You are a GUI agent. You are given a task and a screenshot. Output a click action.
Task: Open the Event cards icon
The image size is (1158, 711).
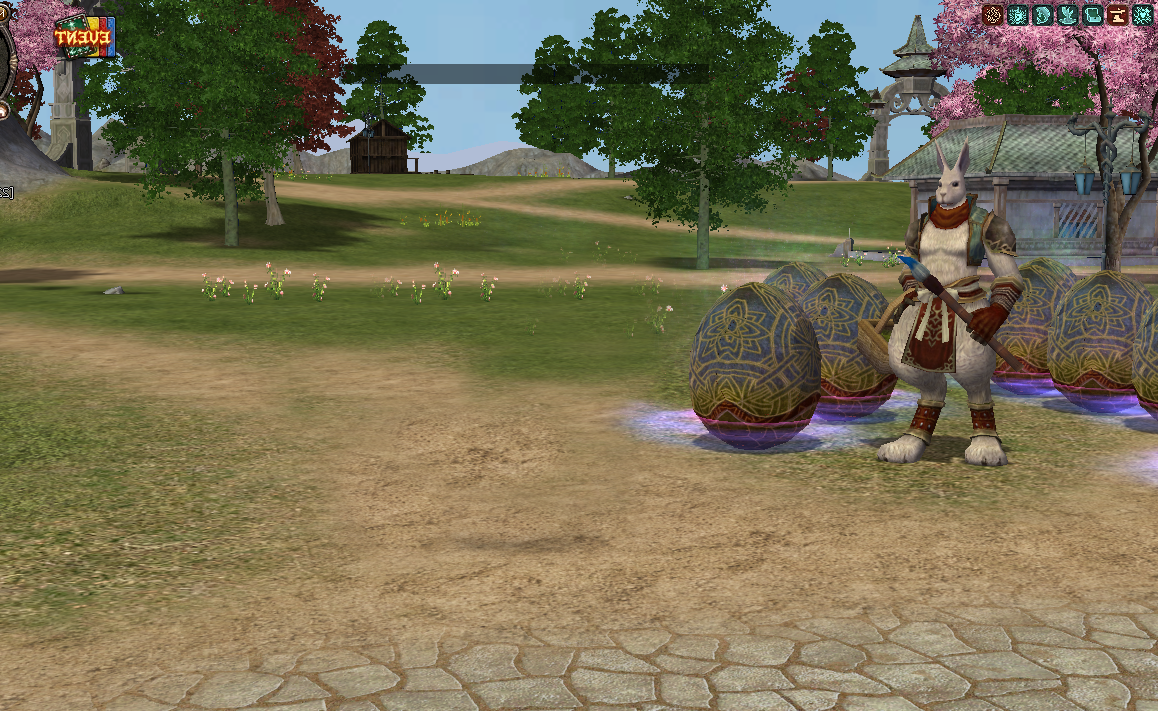(x=84, y=37)
